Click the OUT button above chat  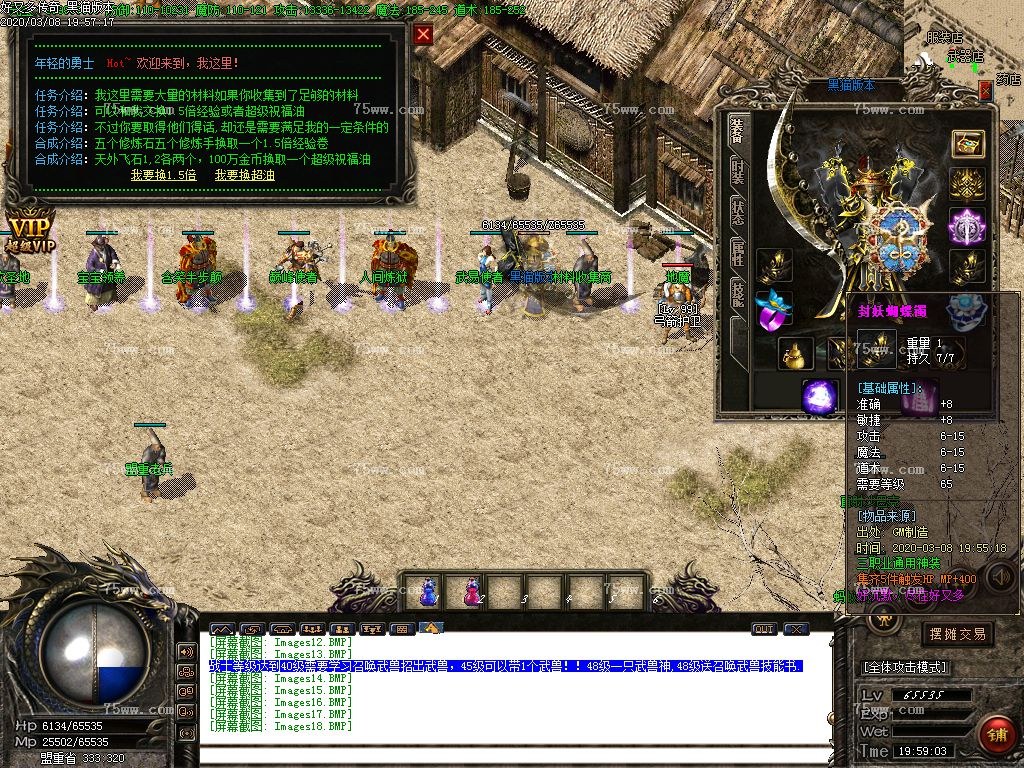coord(764,629)
